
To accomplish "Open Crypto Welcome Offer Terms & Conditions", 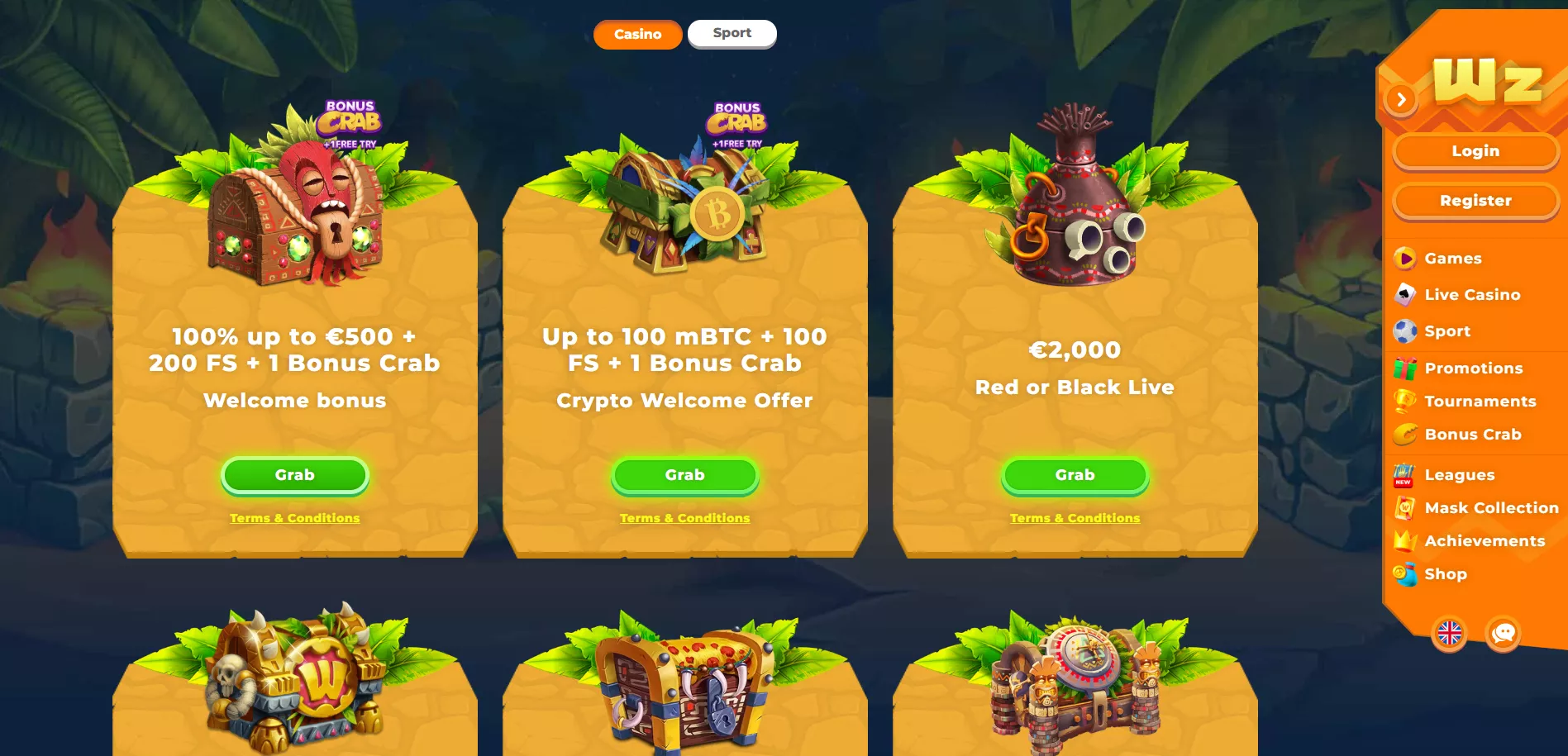I will (684, 518).
